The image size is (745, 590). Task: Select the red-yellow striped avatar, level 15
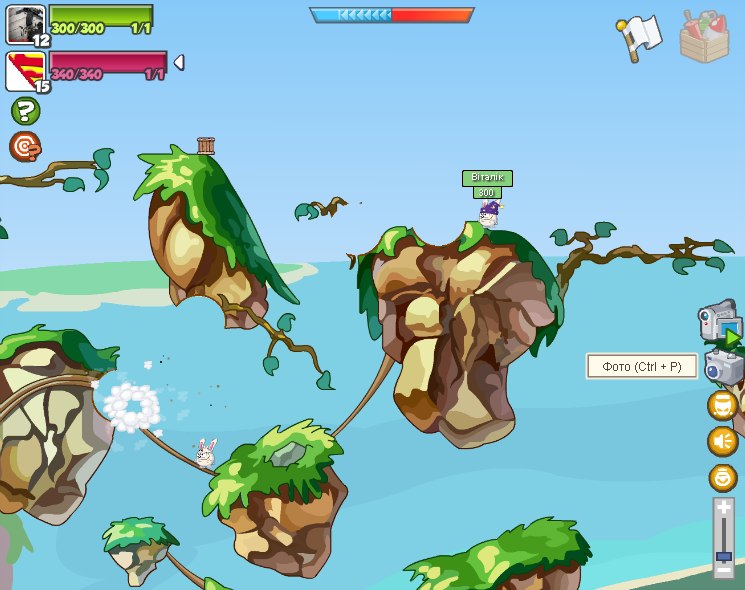[x=25, y=71]
